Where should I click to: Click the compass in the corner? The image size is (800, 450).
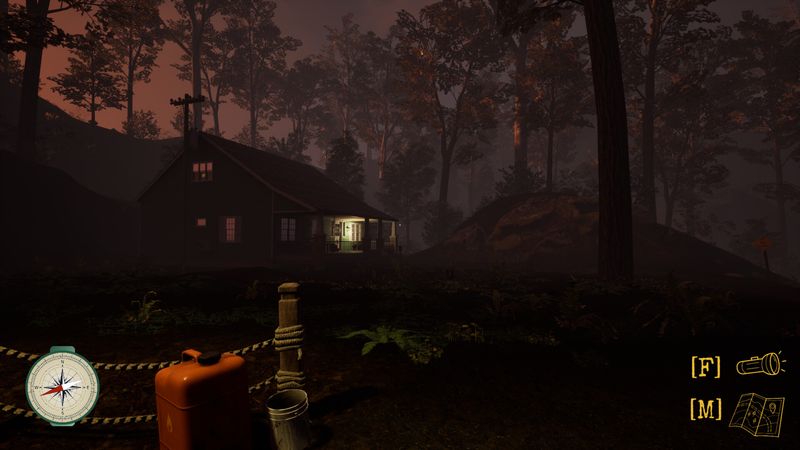62,385
